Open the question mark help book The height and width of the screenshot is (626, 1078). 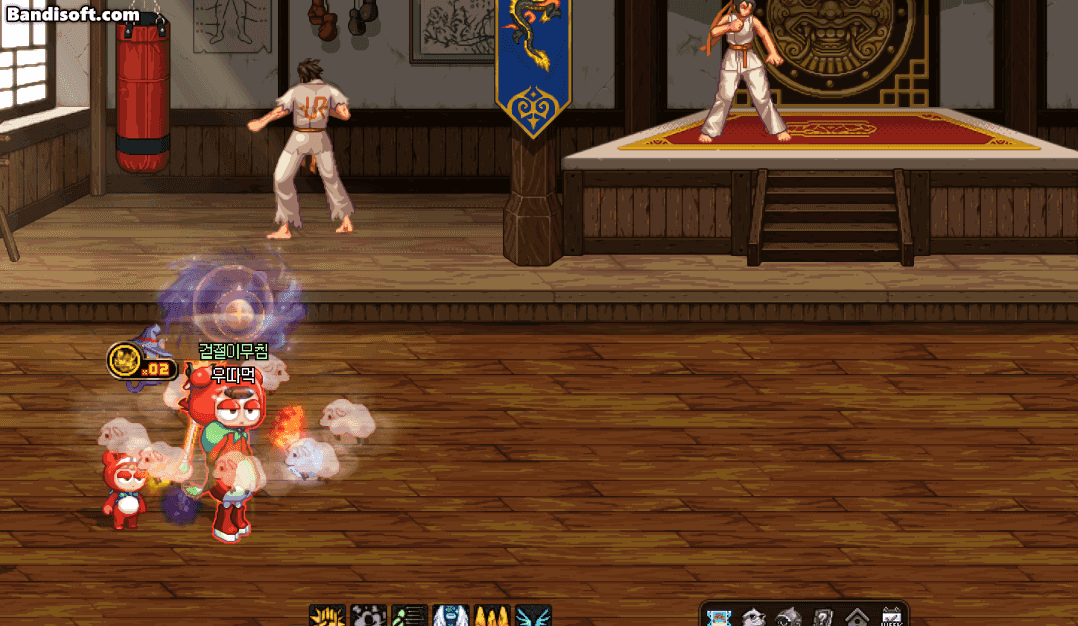(x=822, y=617)
